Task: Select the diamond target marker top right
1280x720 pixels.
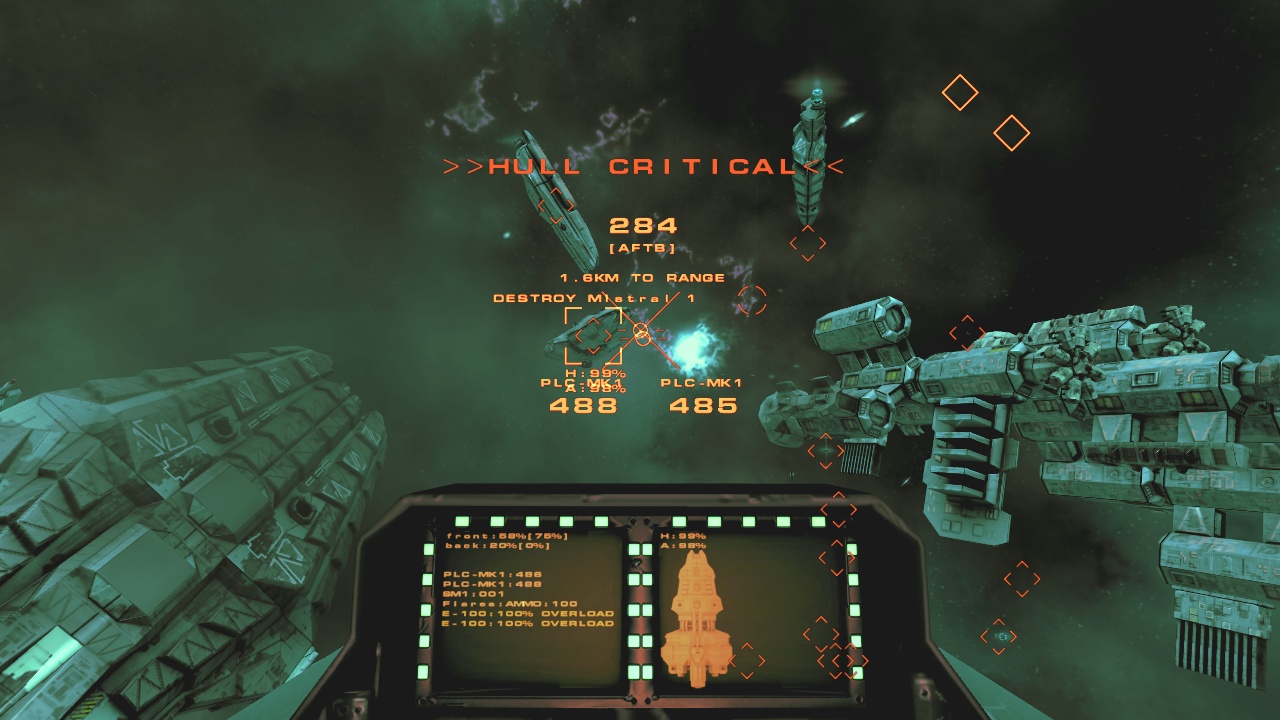Action: (x=961, y=93)
